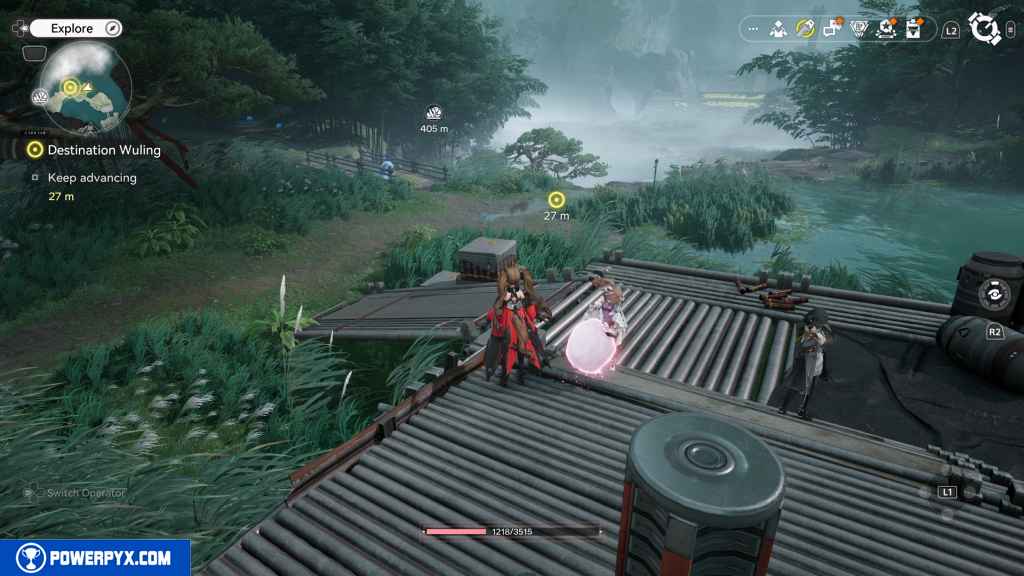Click the PowerPyx.com watermark logo
The width and height of the screenshot is (1024, 576).
(x=95, y=558)
